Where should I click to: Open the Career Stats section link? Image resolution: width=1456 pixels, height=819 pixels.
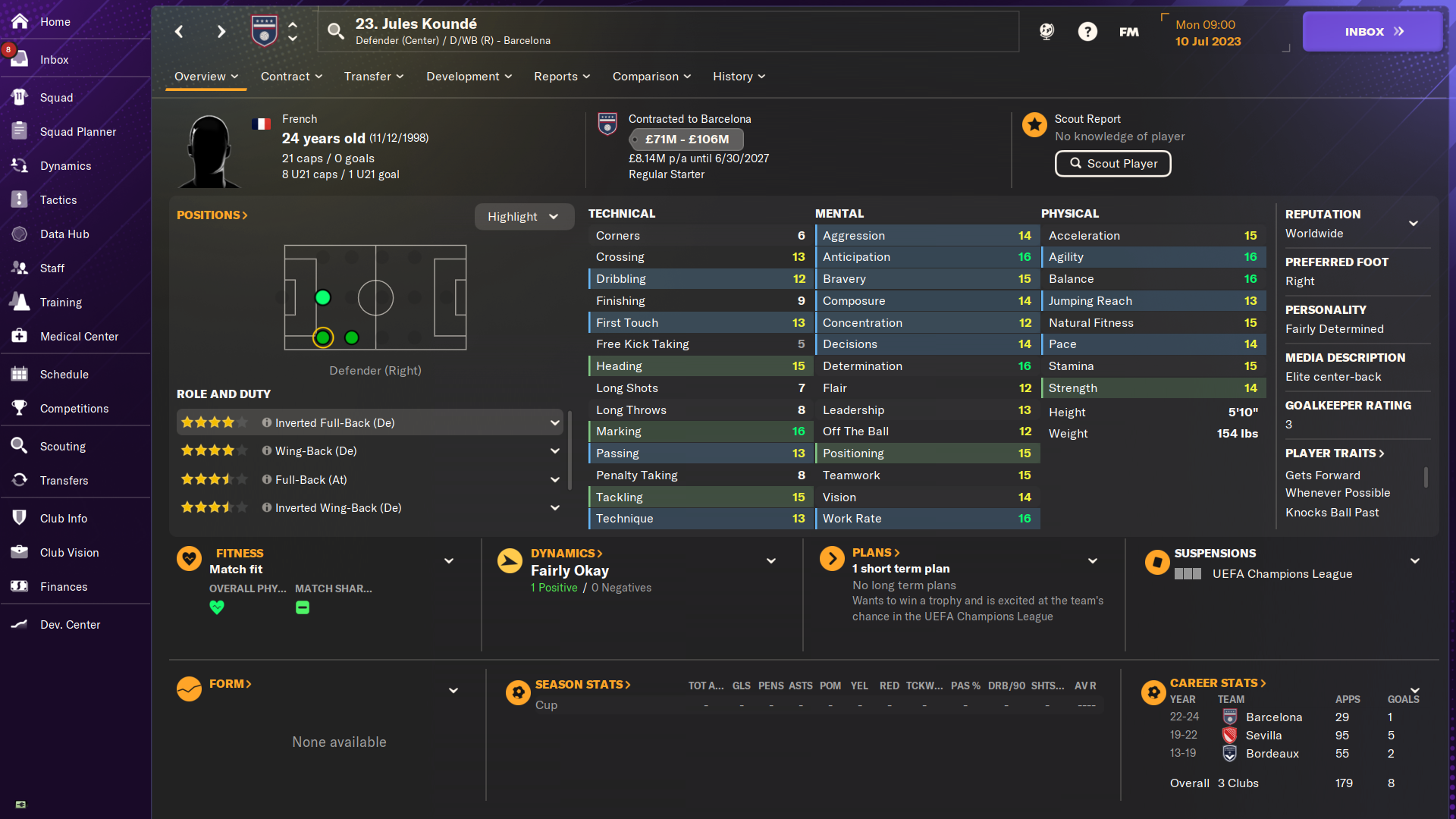[1218, 683]
